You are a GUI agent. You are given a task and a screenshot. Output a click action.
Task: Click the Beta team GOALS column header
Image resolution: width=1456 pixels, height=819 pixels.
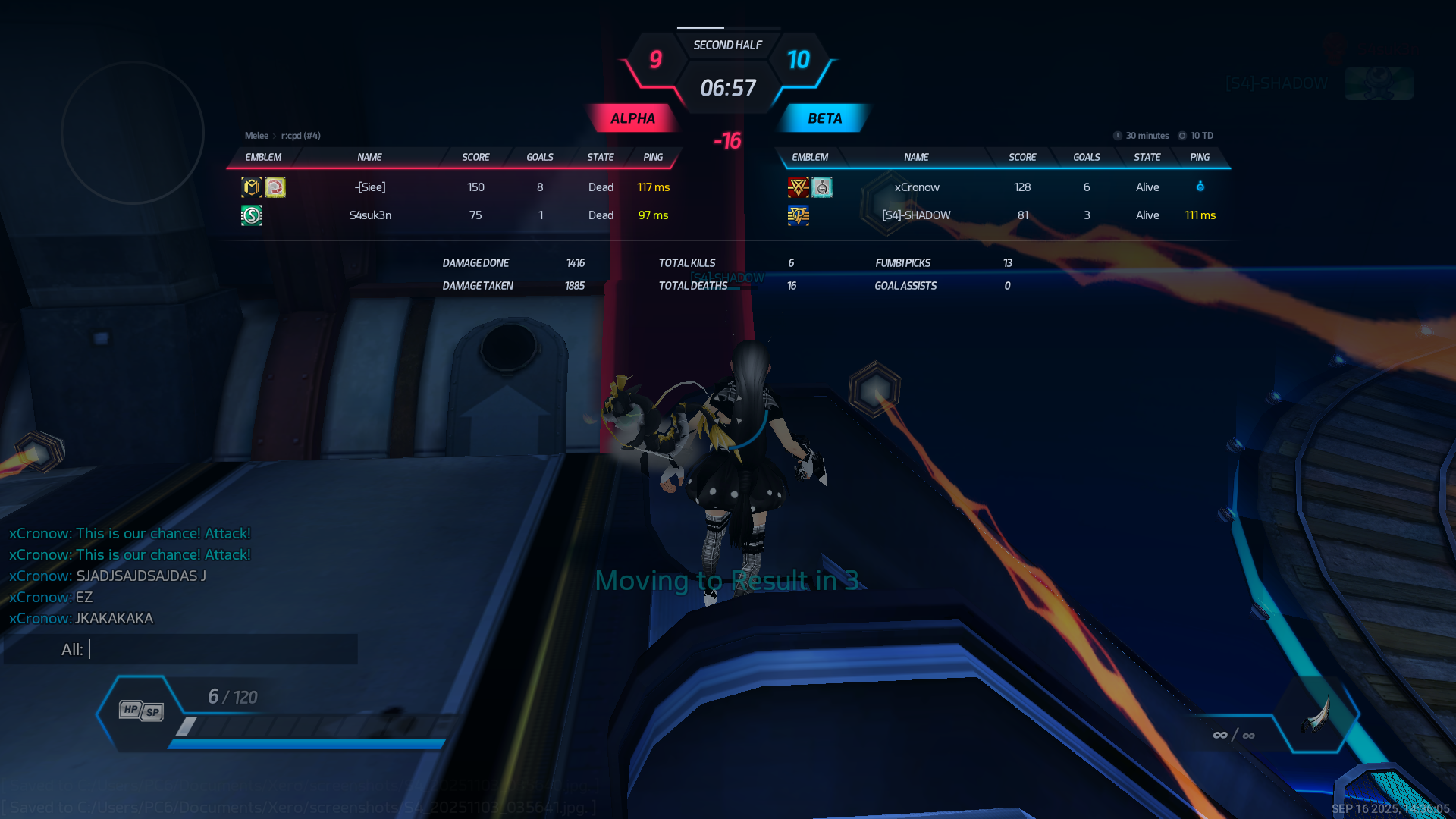pyautogui.click(x=1086, y=157)
